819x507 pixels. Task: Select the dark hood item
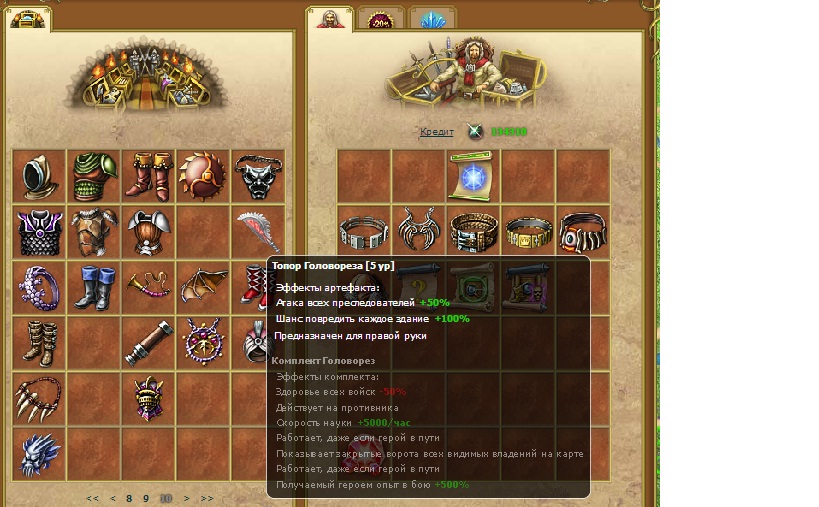[38, 176]
